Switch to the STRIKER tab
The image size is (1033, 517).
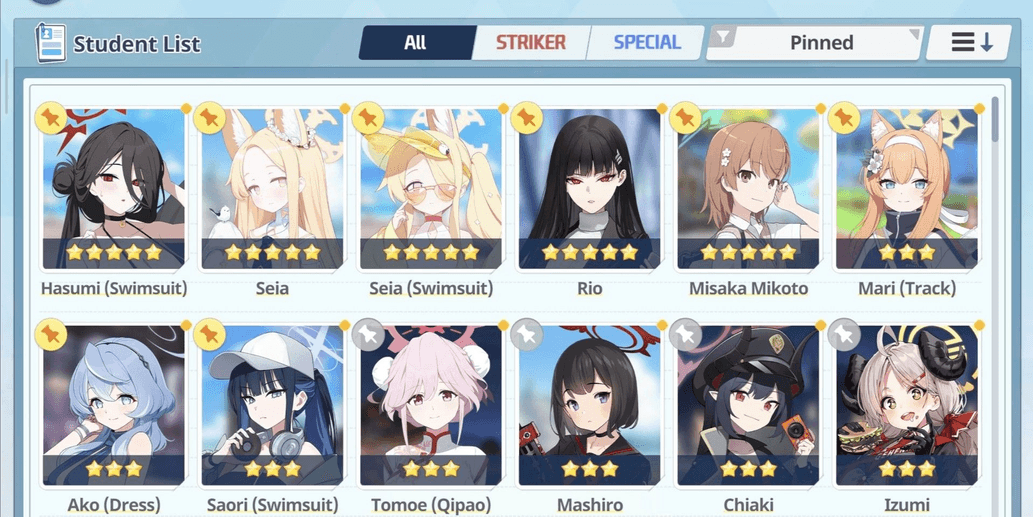(530, 43)
